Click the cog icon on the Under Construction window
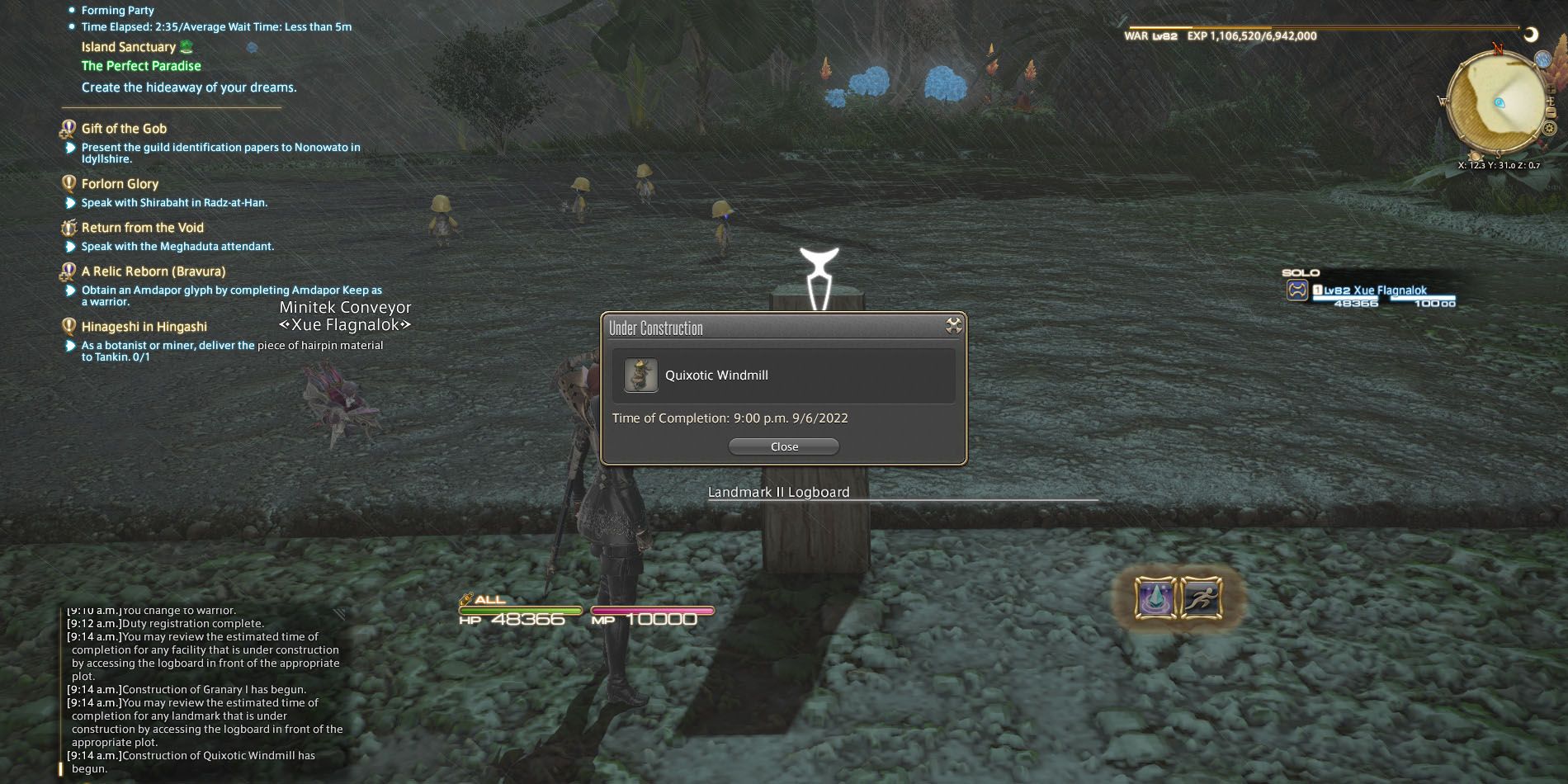Image resolution: width=1568 pixels, height=784 pixels. tap(953, 327)
